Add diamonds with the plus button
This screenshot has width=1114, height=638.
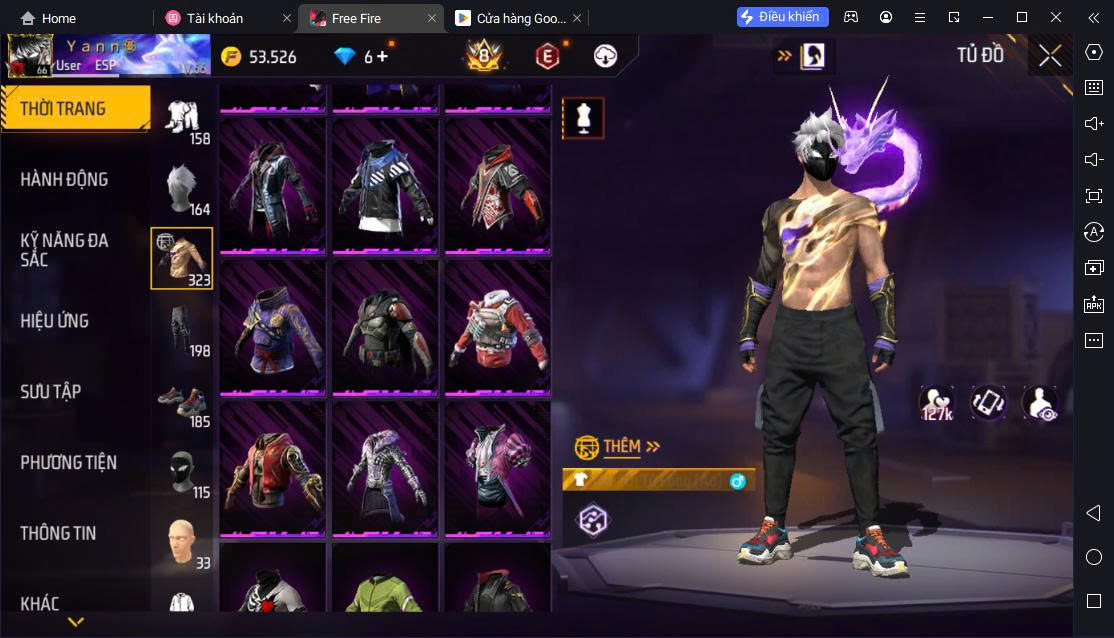(382, 57)
